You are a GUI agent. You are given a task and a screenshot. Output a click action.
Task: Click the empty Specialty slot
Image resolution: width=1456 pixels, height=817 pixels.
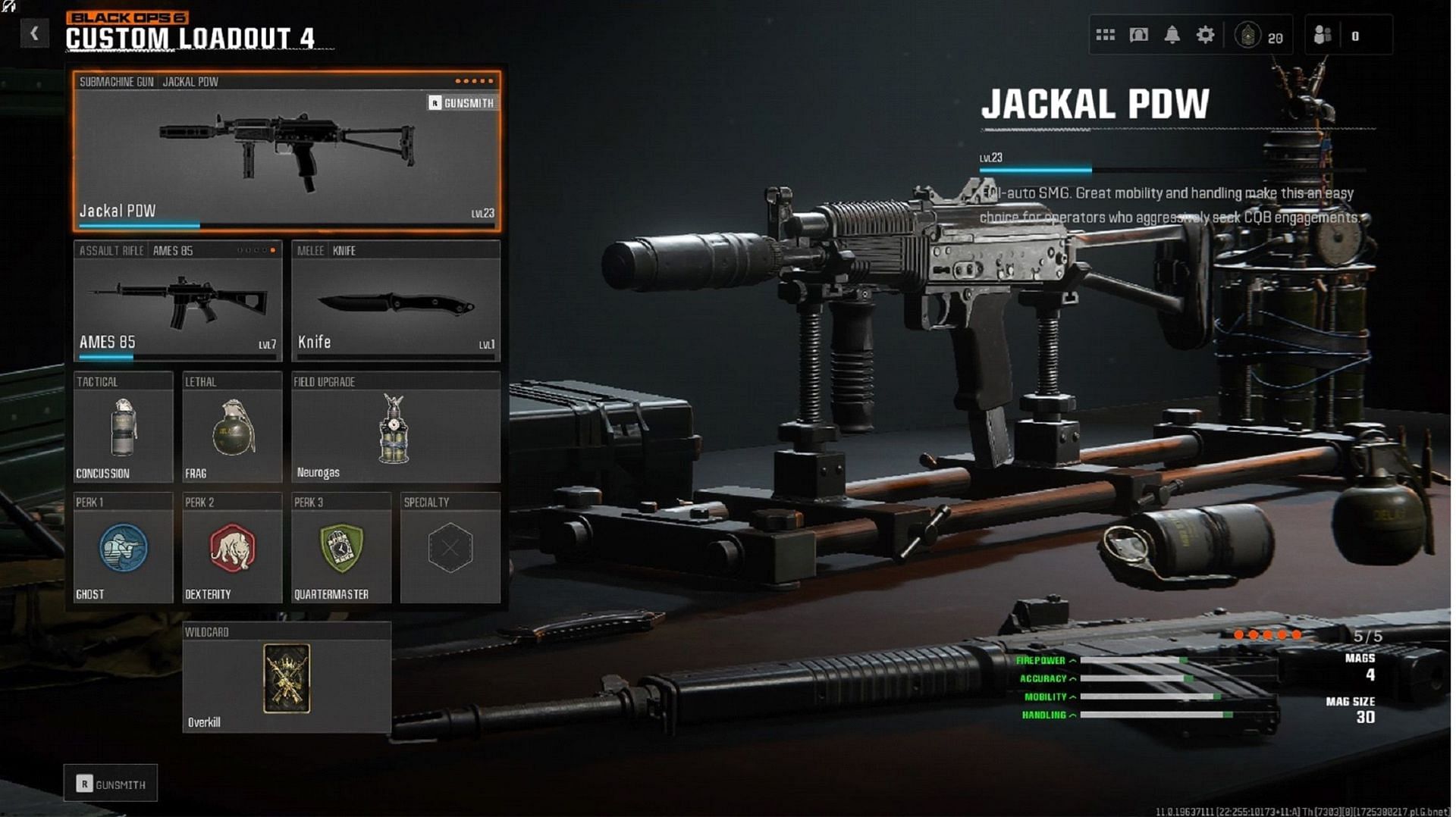[450, 549]
